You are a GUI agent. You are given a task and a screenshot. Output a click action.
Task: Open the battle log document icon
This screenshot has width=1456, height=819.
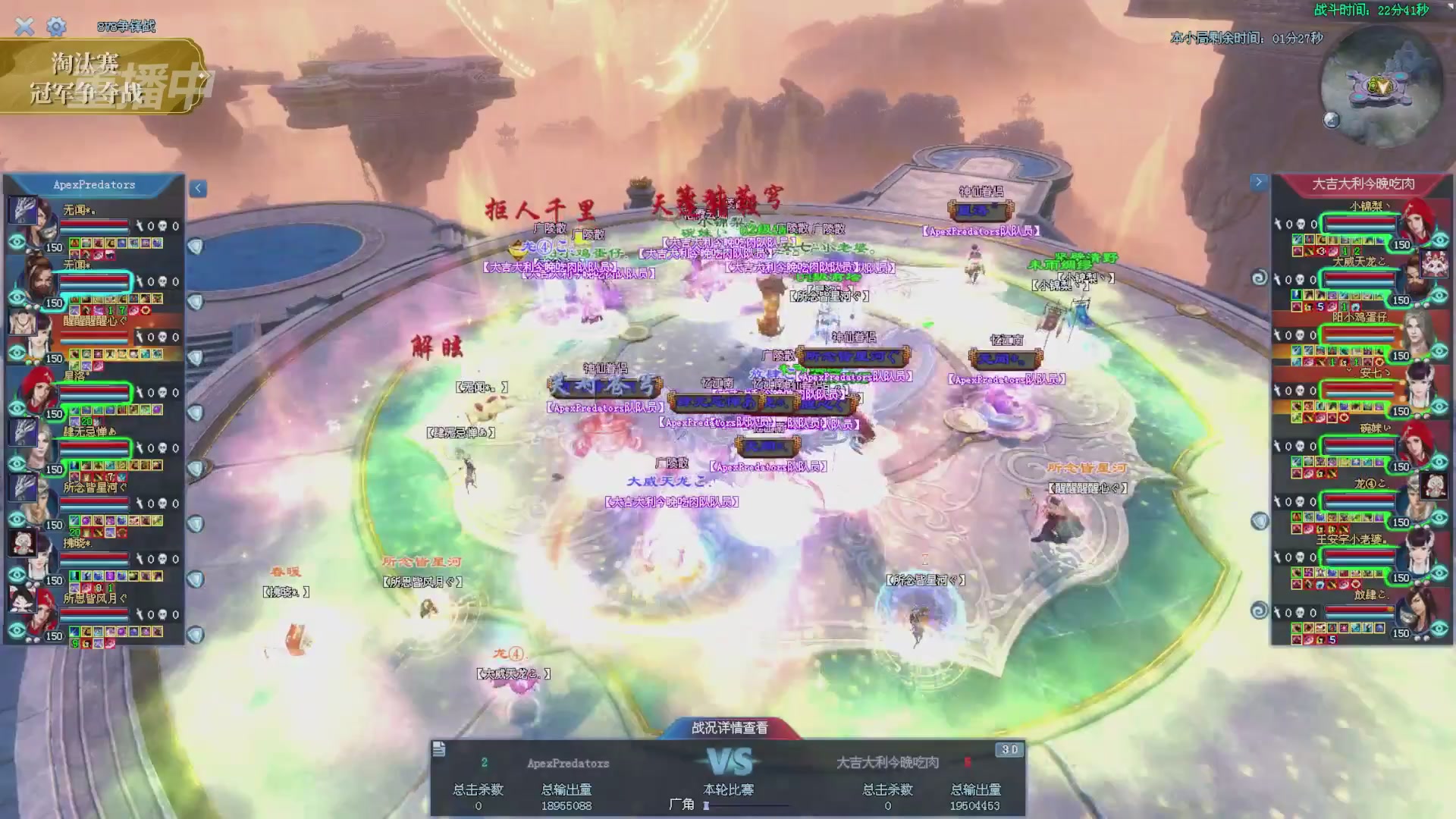(x=439, y=749)
